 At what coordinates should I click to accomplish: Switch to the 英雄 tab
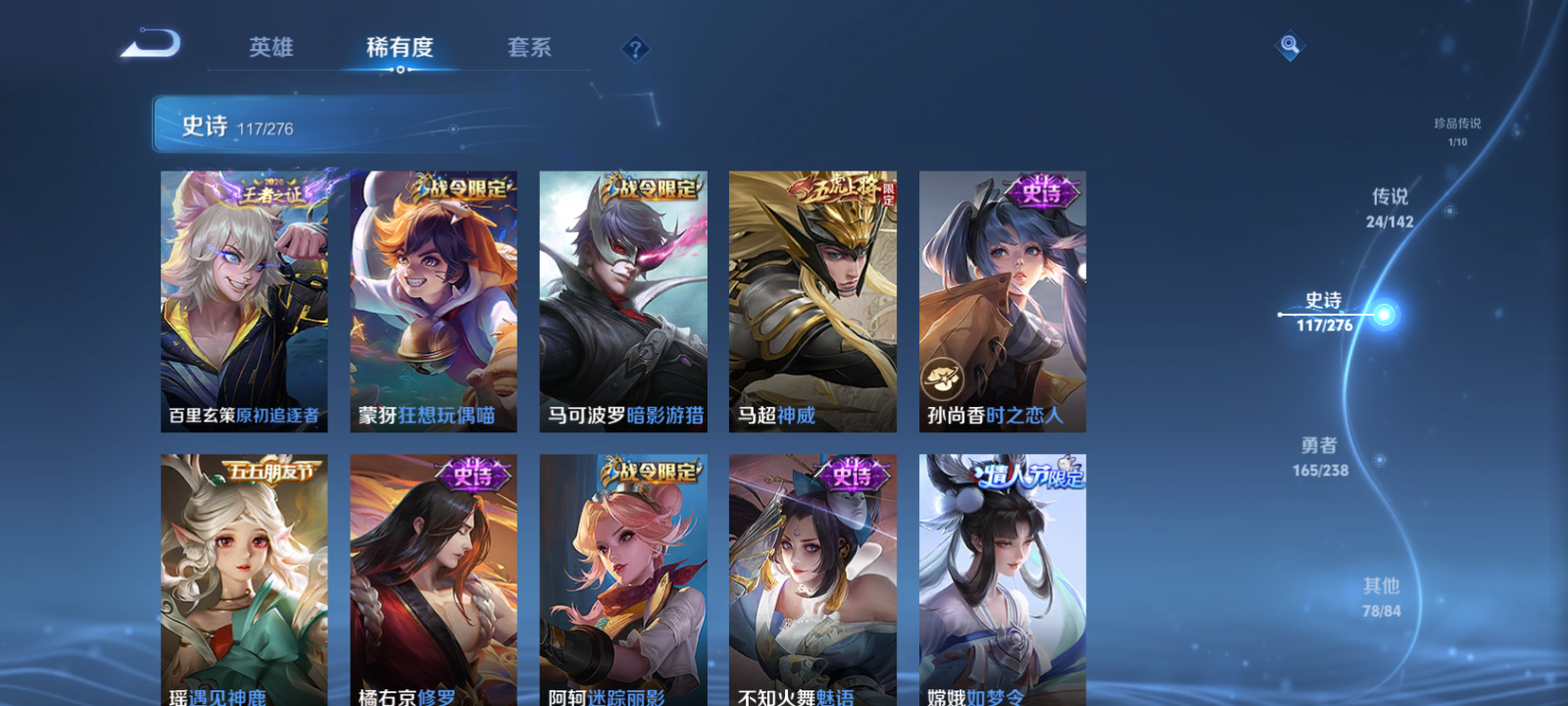(271, 47)
